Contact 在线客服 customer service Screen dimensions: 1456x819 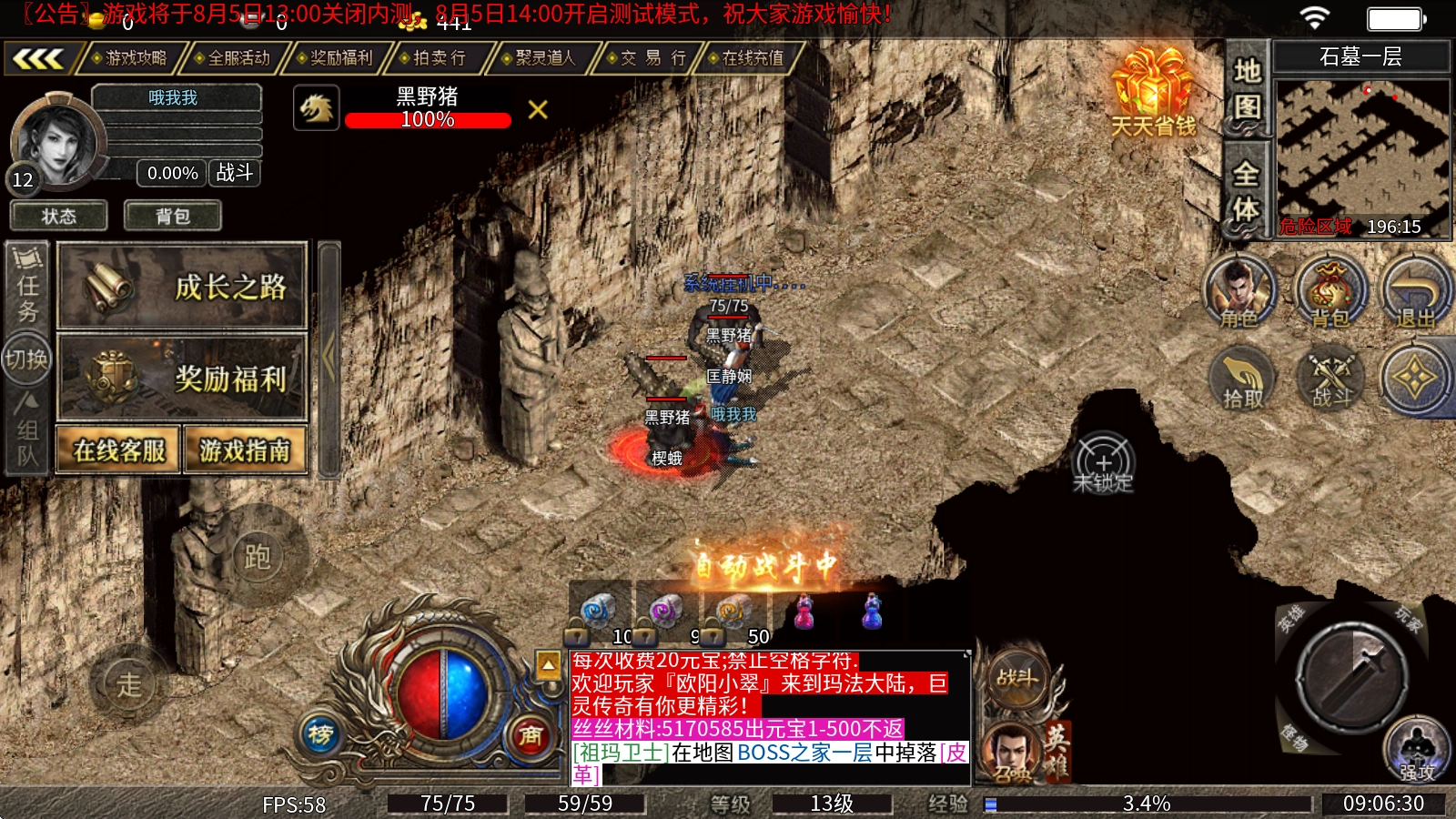119,450
